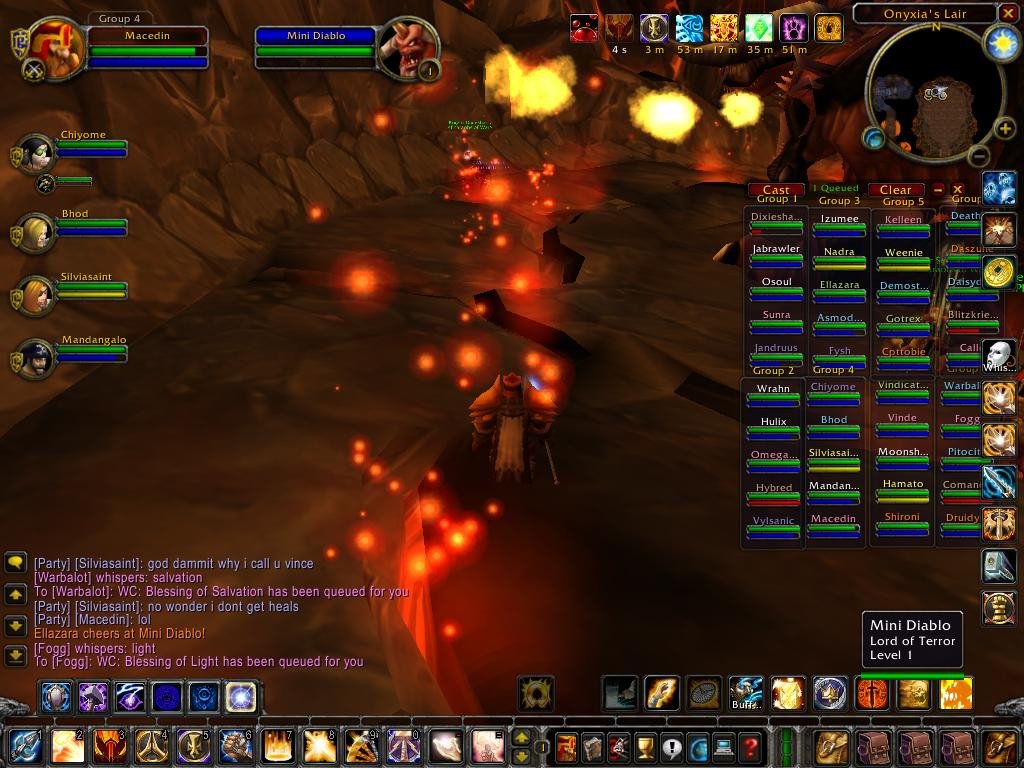1024x768 pixels.
Task: Open the red question mark help button
Action: [750, 747]
